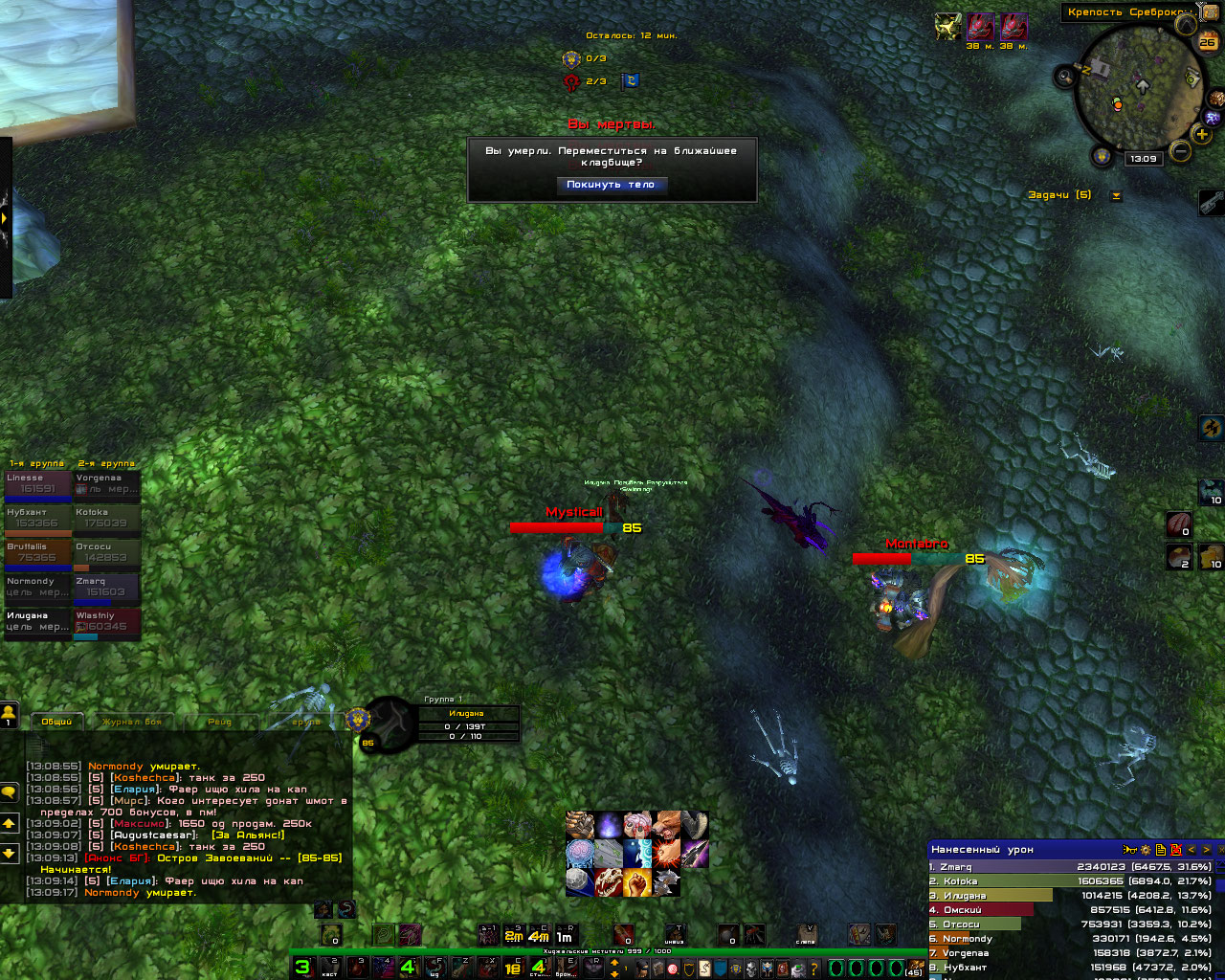Switch to the 'Журнал боя' chat tab
Image resolution: width=1225 pixels, height=980 pixels.
pyautogui.click(x=133, y=722)
